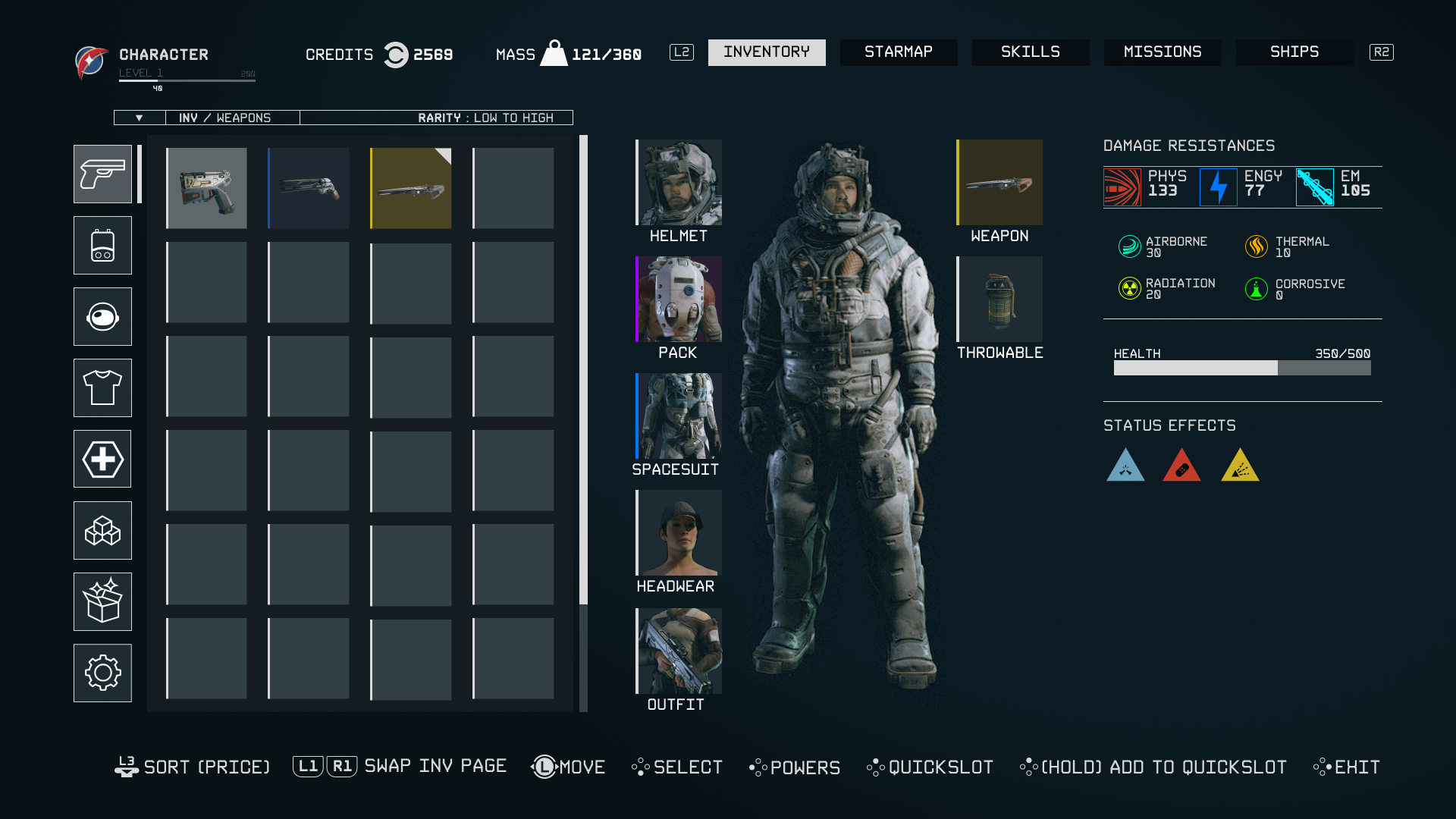Image resolution: width=1456 pixels, height=819 pixels.
Task: Open the resources cubes category
Action: pos(102,530)
